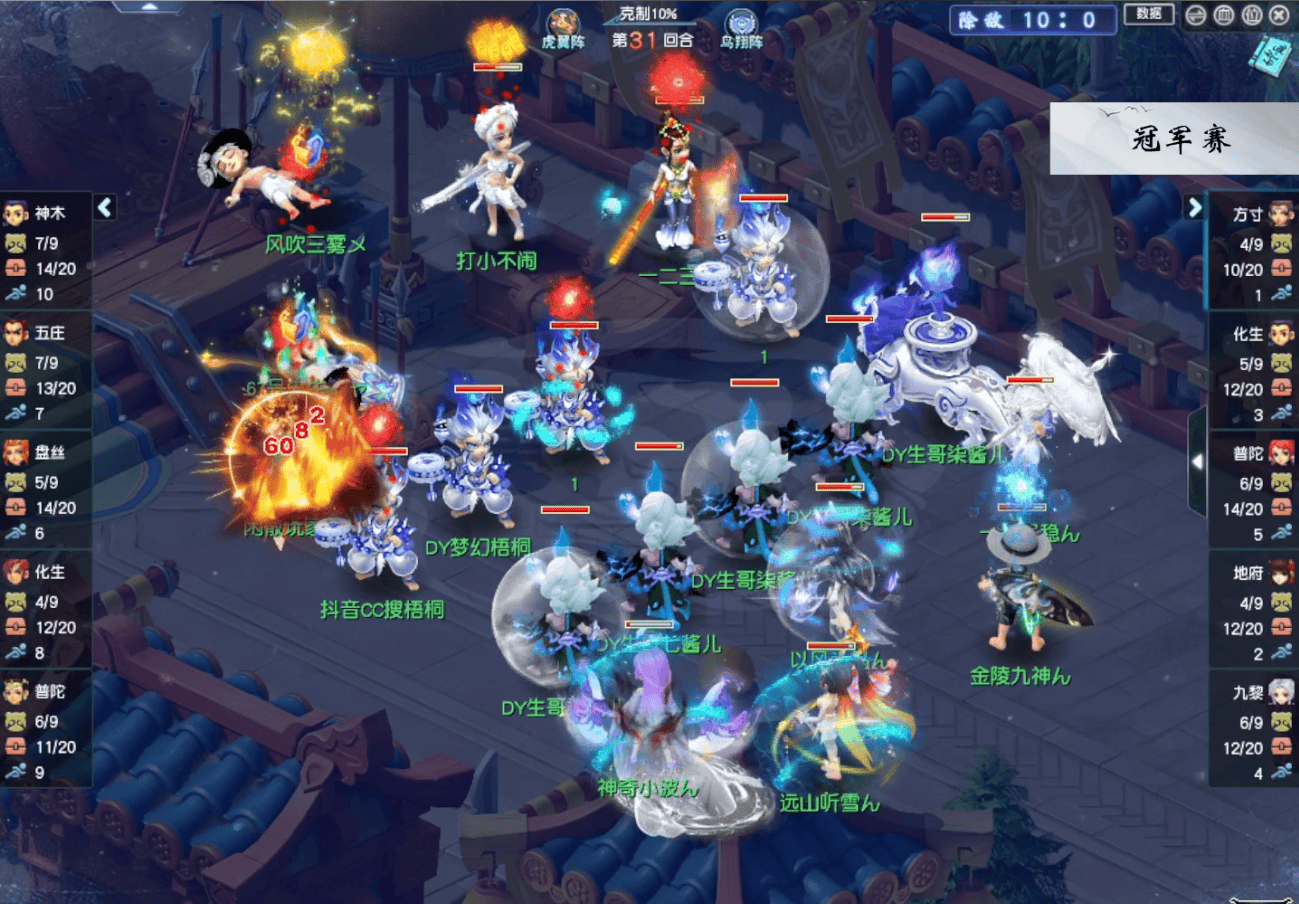Select the 盘丝 player entry
This screenshot has width=1299, height=904.
pyautogui.click(x=46, y=489)
